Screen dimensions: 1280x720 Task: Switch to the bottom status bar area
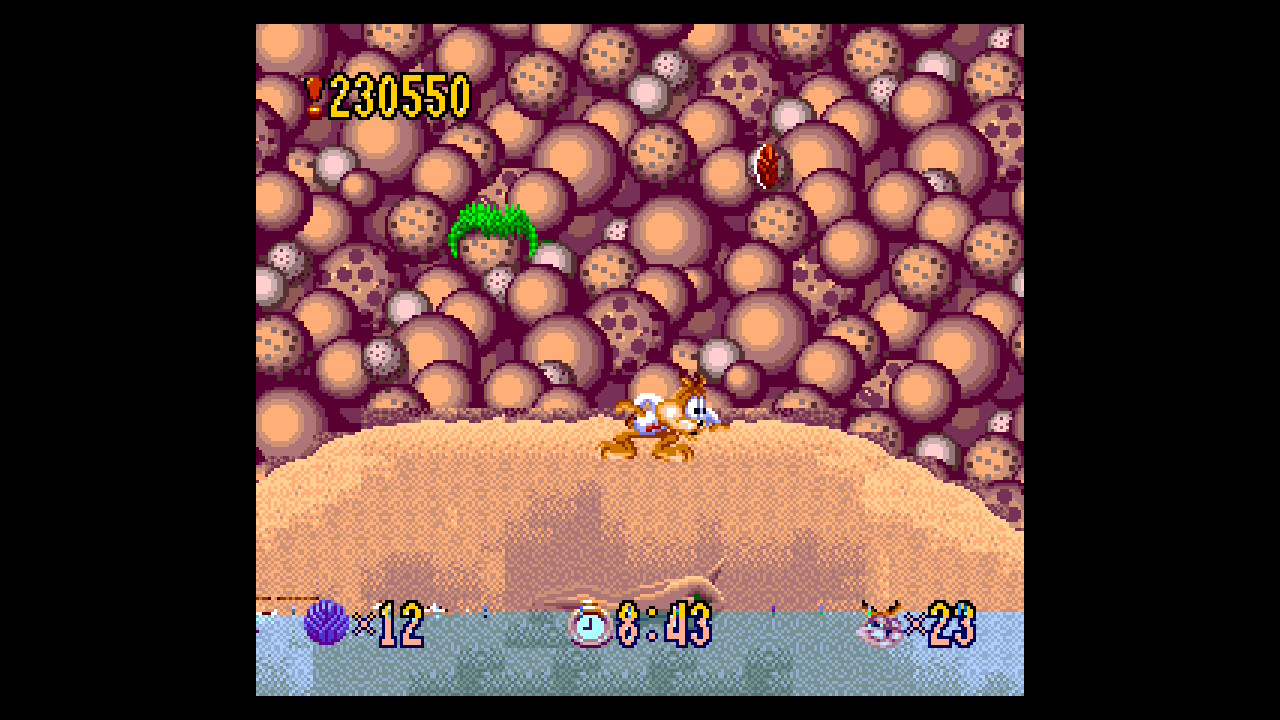pos(640,625)
